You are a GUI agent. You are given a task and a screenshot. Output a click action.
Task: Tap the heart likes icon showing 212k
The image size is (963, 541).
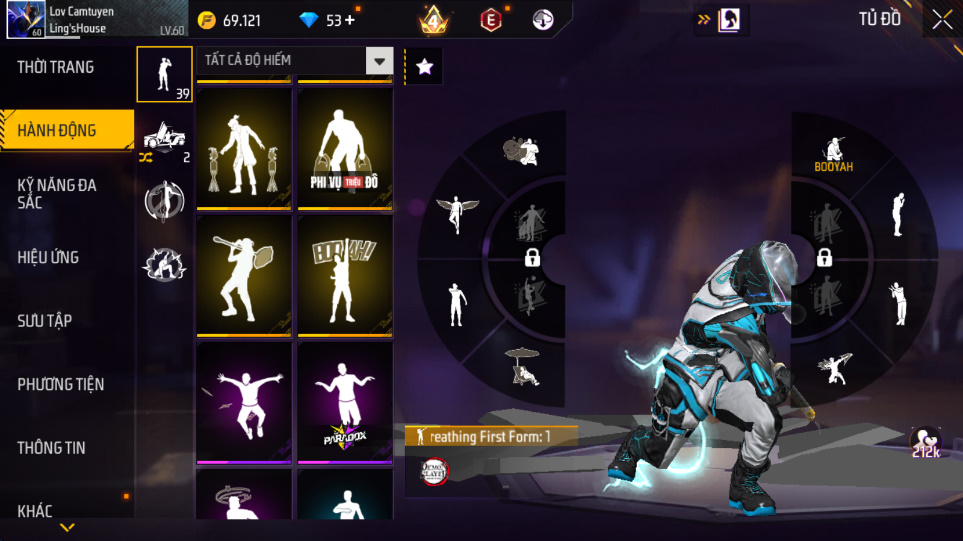pyautogui.click(x=924, y=441)
